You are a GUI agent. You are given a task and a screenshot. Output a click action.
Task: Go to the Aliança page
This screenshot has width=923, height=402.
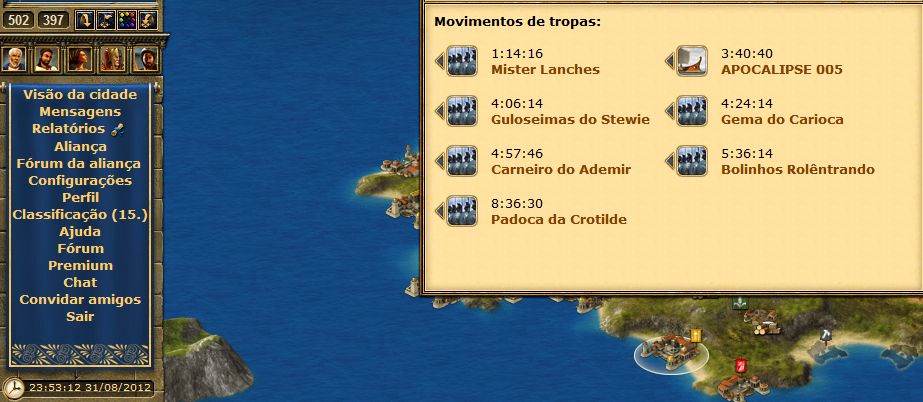click(80, 146)
